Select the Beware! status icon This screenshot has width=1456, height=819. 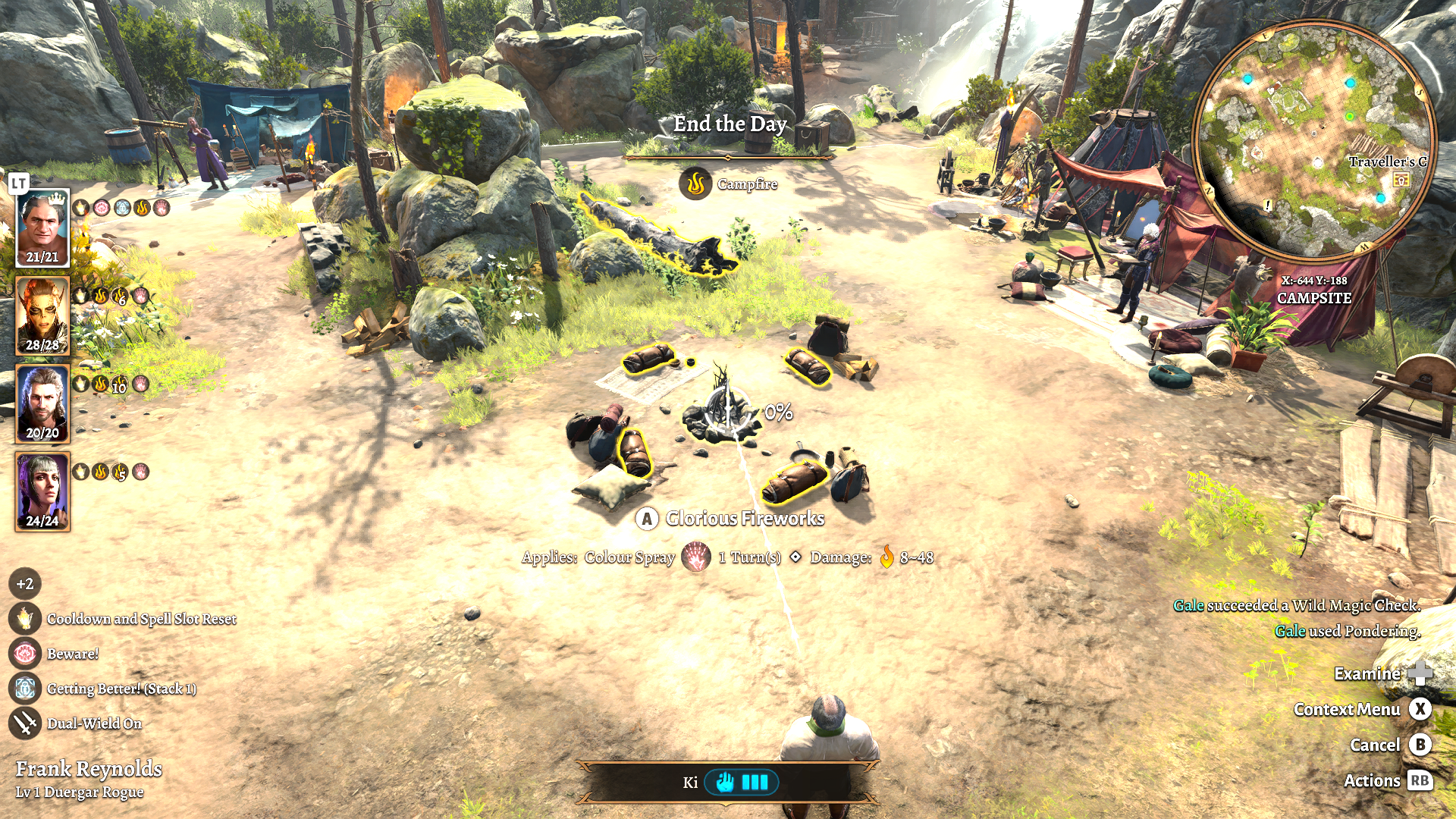pyautogui.click(x=25, y=654)
